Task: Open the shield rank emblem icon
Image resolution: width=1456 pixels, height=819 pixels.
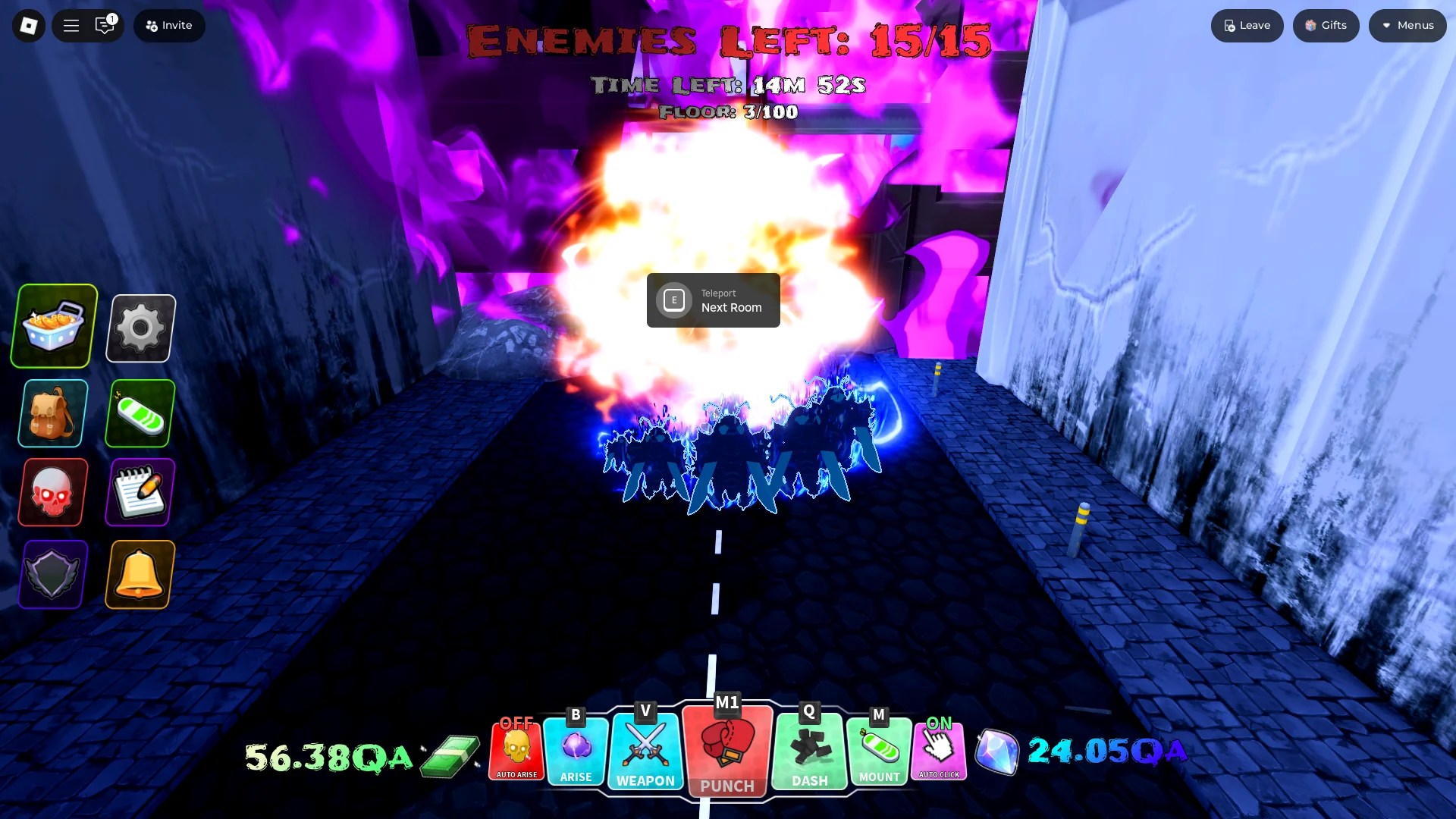Action: point(51,574)
